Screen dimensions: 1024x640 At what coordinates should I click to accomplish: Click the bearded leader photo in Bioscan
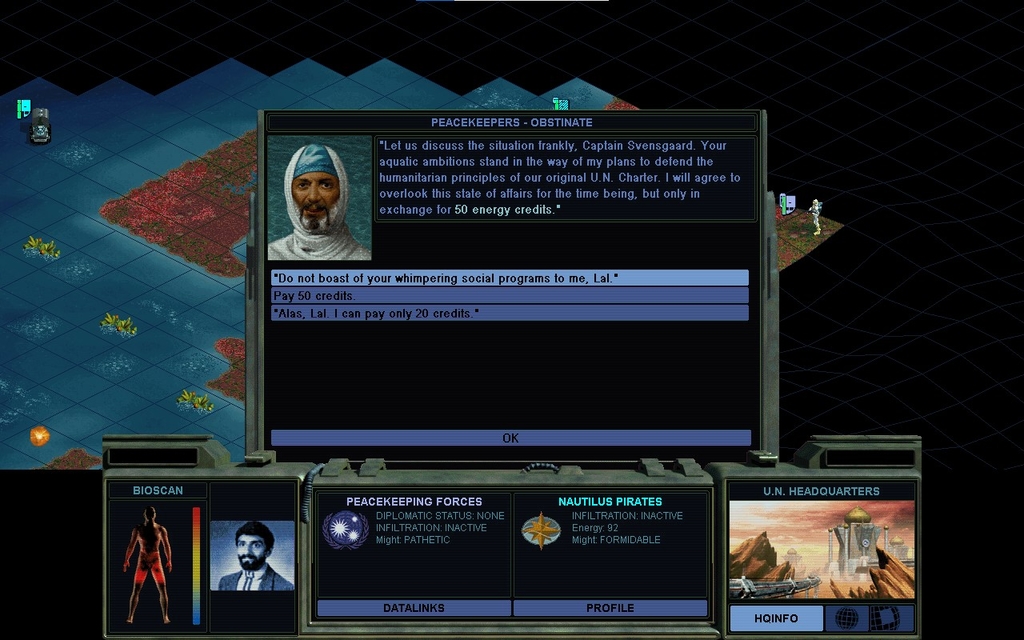point(252,556)
